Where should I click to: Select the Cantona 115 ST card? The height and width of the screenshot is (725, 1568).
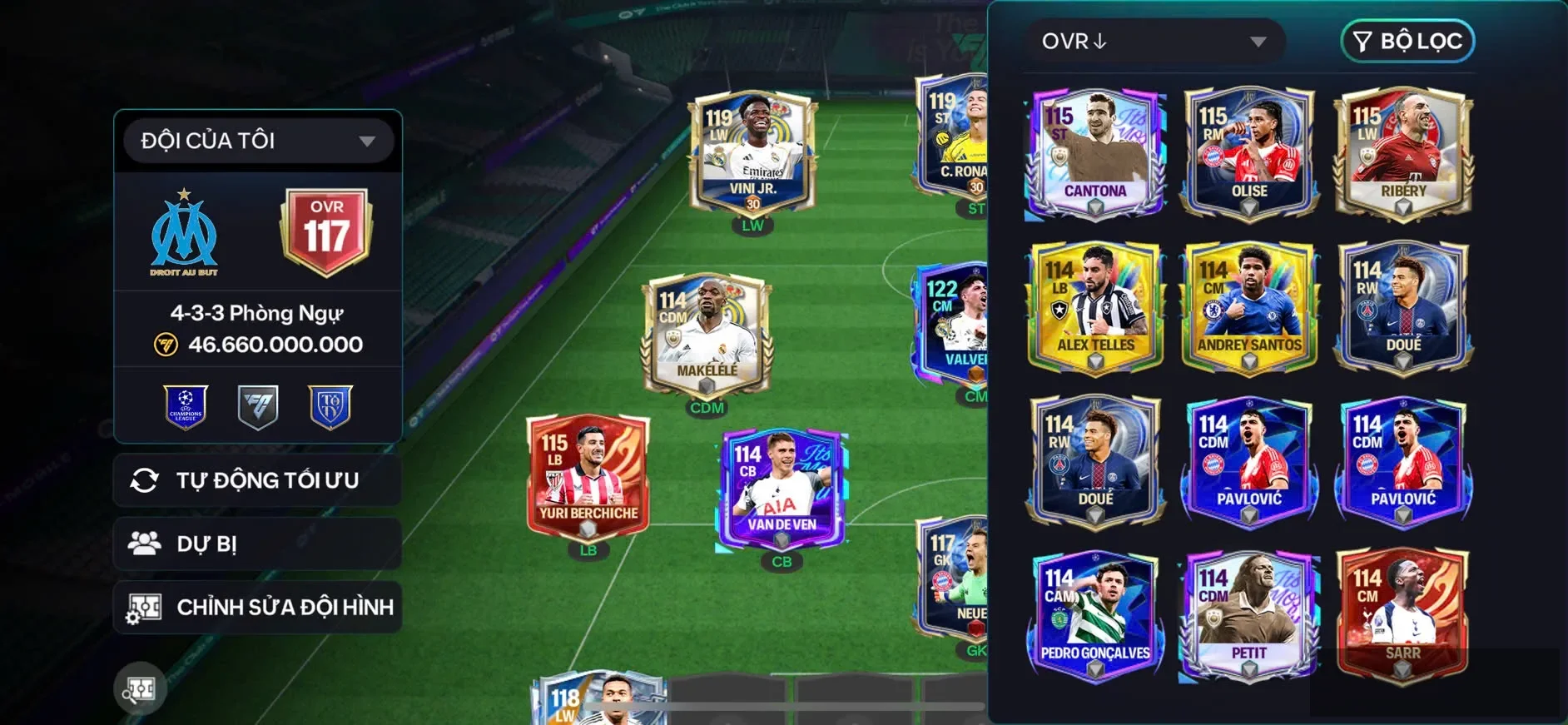point(1094,154)
